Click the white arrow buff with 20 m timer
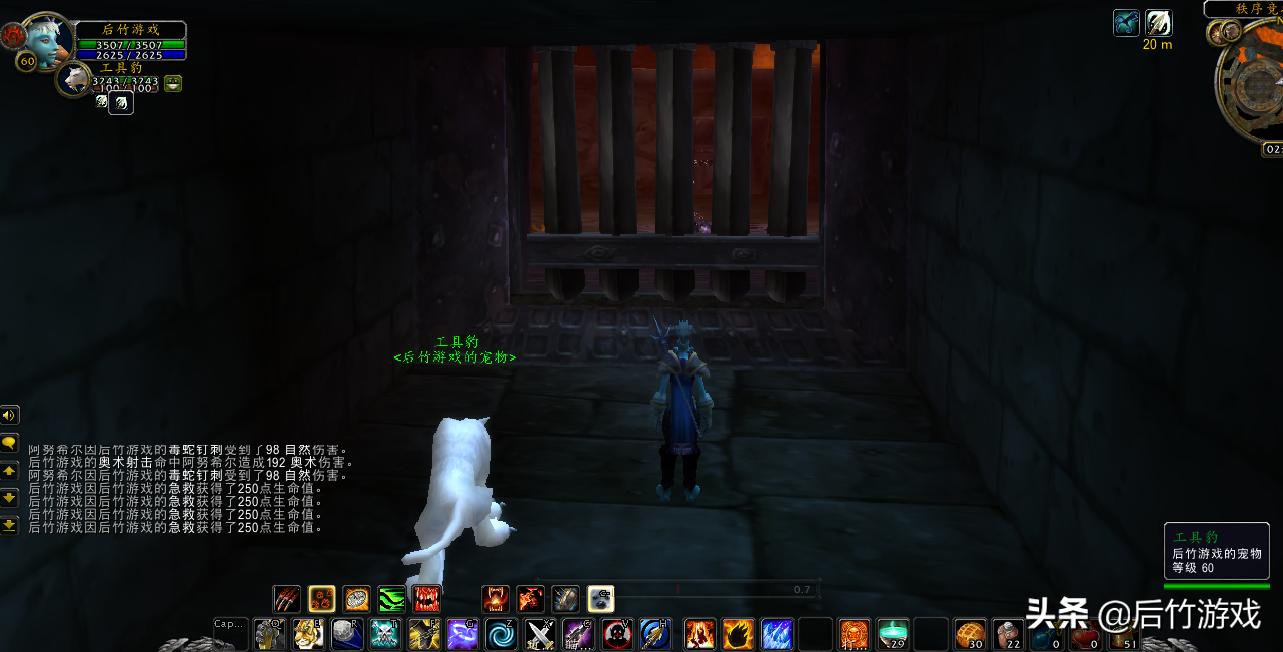This screenshot has width=1283, height=652. coord(1159,23)
